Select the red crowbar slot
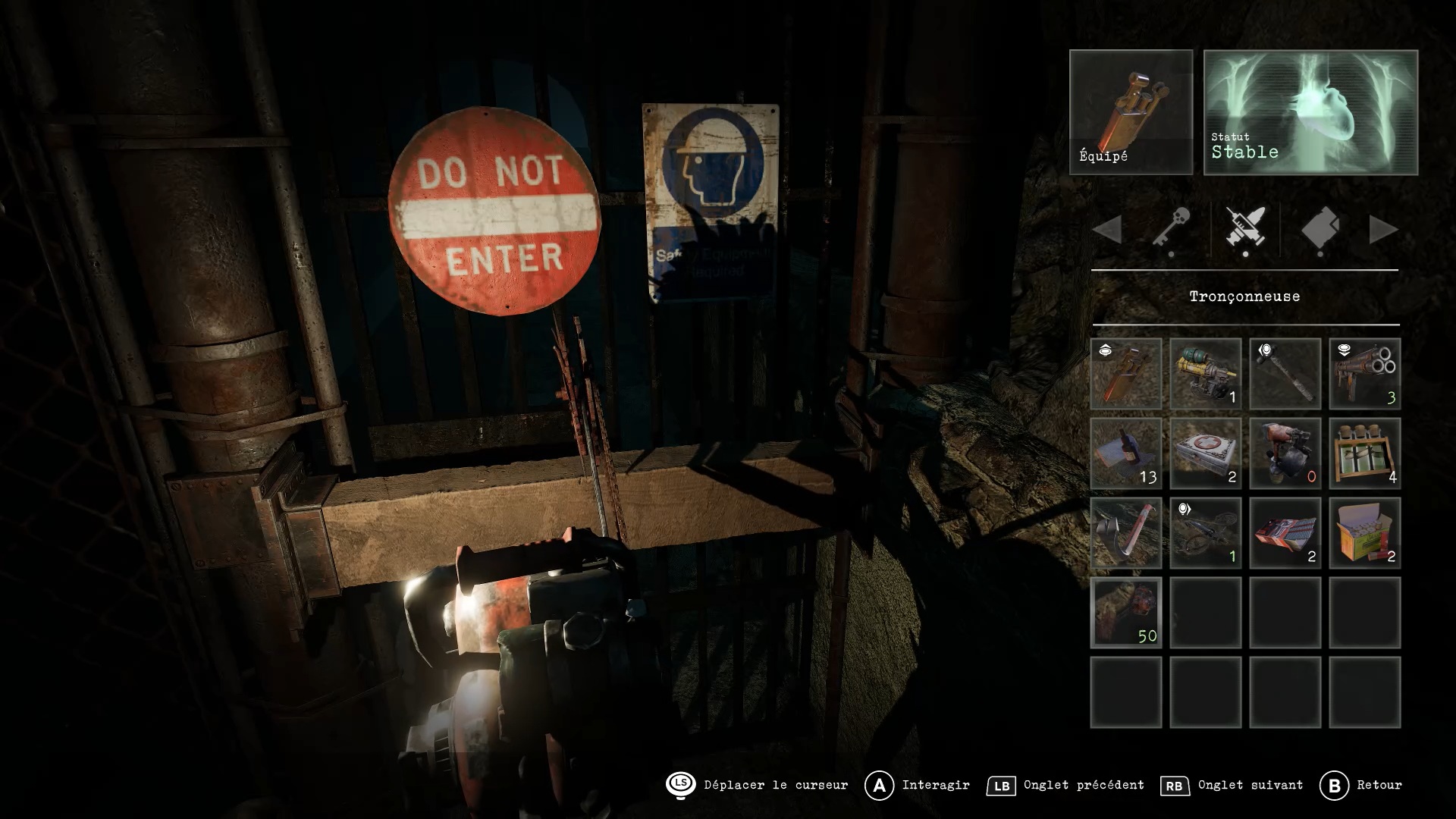The height and width of the screenshot is (819, 1456). (1126, 533)
